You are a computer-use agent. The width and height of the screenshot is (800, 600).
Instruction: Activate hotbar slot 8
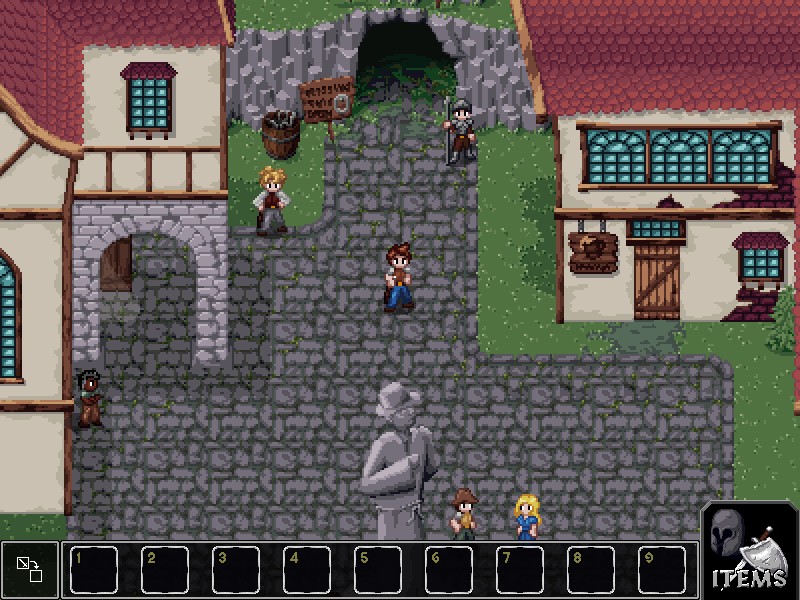592,569
